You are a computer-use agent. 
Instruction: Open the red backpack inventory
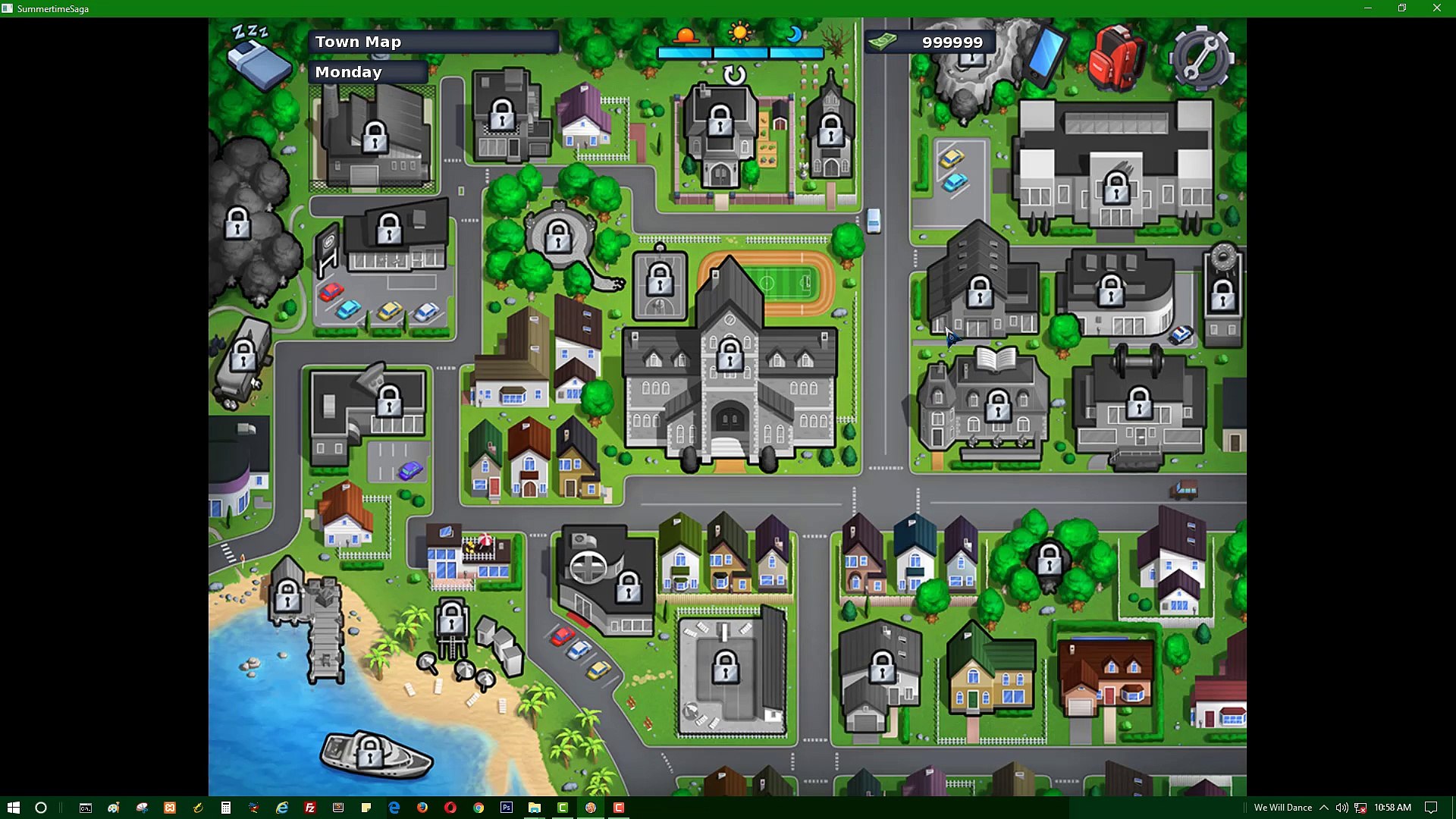point(1116,58)
